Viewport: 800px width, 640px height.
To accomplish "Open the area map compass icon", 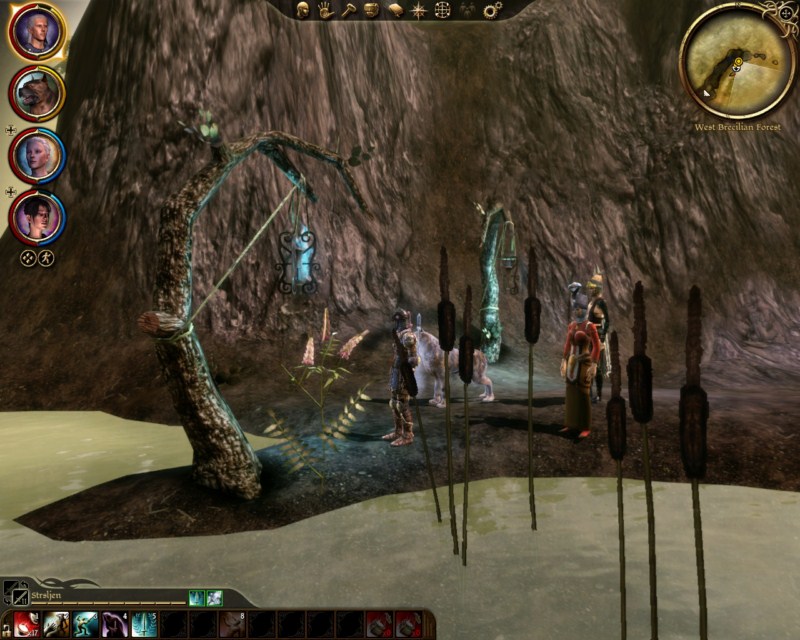I will pyautogui.click(x=418, y=10).
